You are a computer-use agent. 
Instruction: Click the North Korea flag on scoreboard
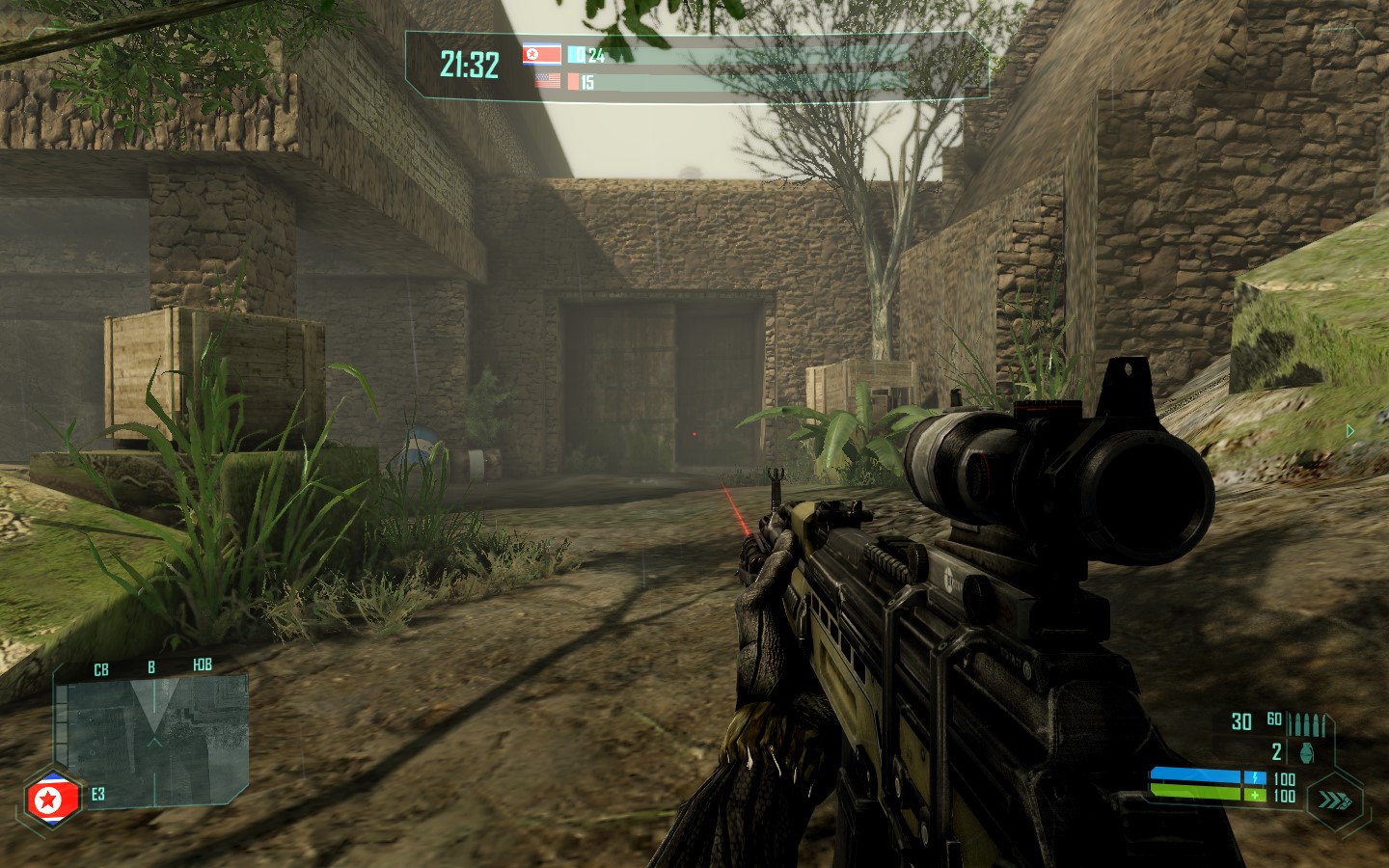click(x=542, y=54)
